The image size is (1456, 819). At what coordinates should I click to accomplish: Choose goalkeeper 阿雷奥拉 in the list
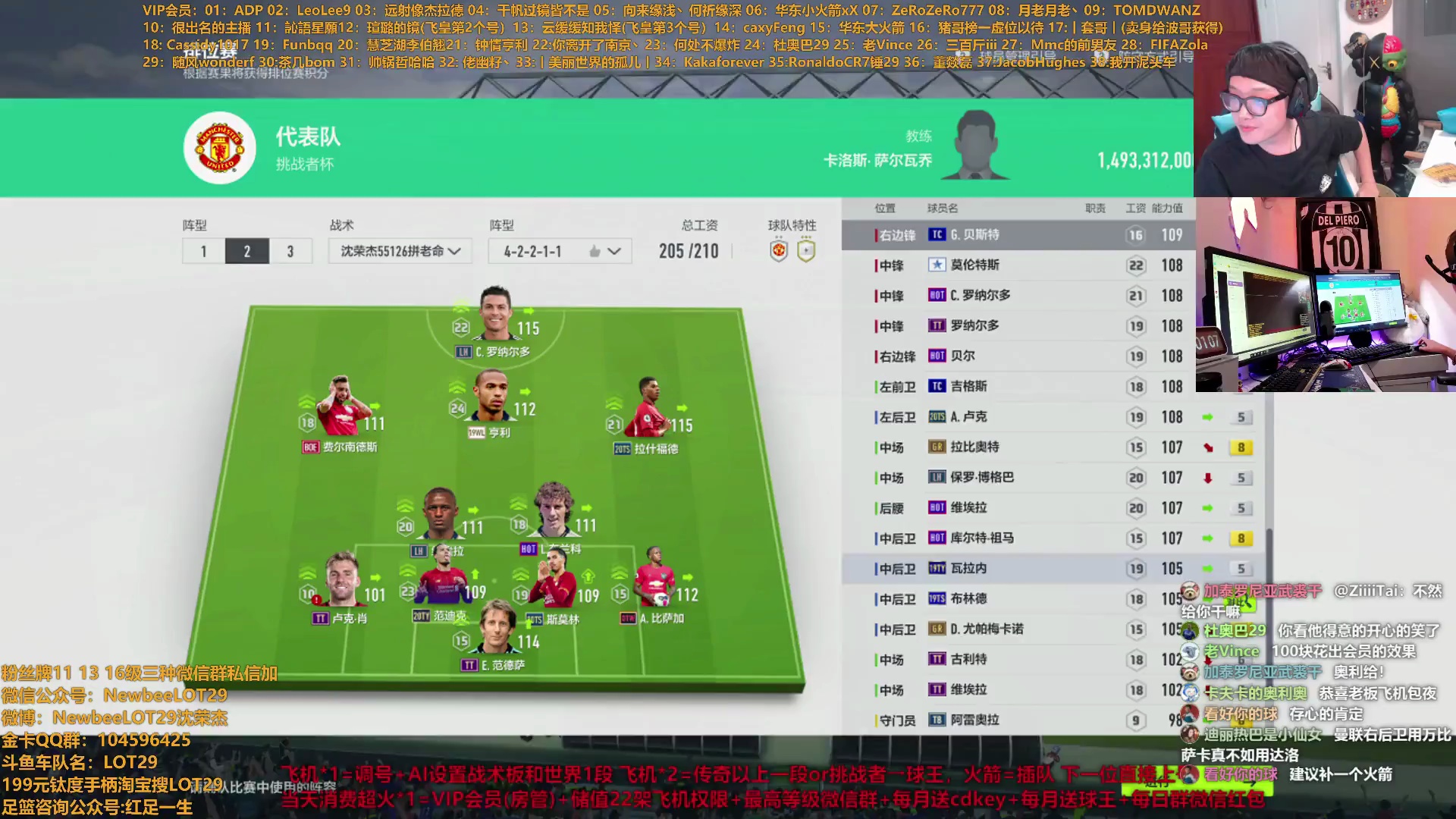click(x=1015, y=720)
